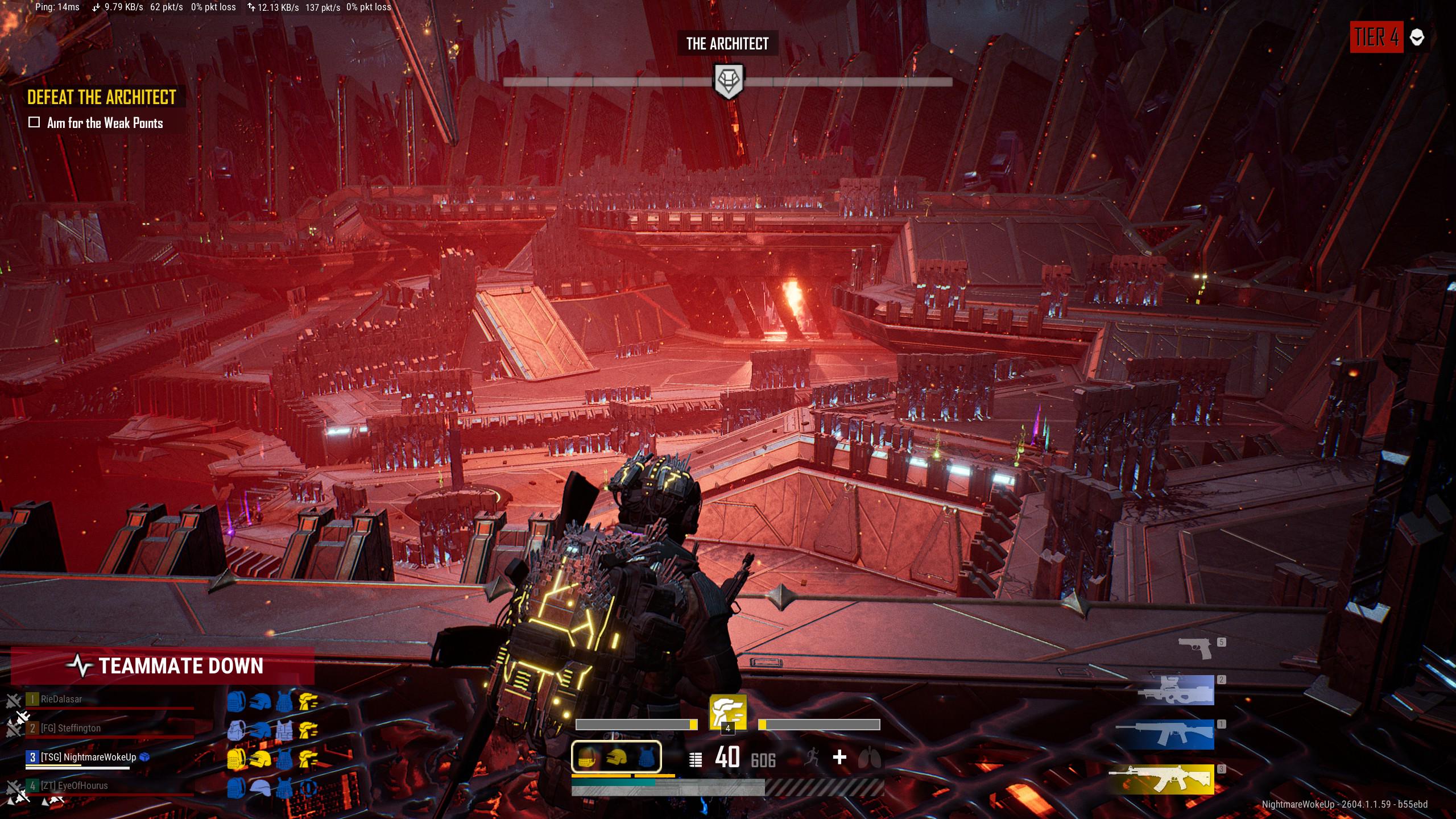1456x819 pixels.
Task: Select teammate [ZT] EyeOfHourus in squad list
Action: click(x=74, y=785)
